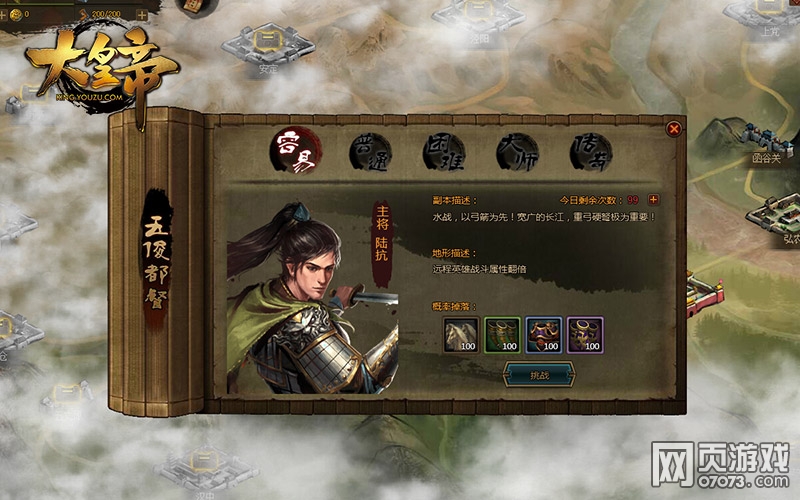800x500 pixels.
Task: Add stamina with plus beside 200/200
Action: [141, 16]
